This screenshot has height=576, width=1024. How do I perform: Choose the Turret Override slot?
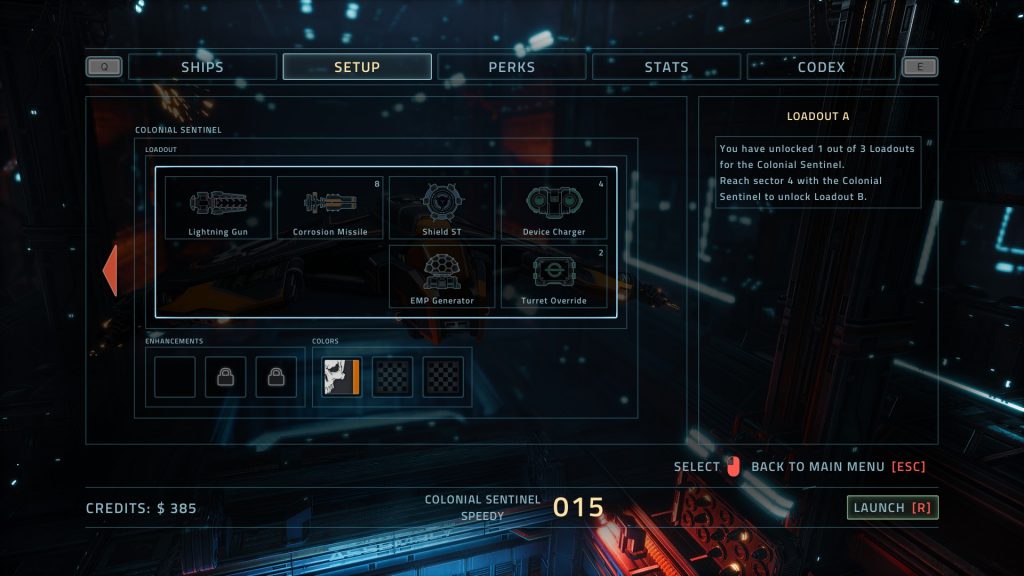[x=554, y=276]
